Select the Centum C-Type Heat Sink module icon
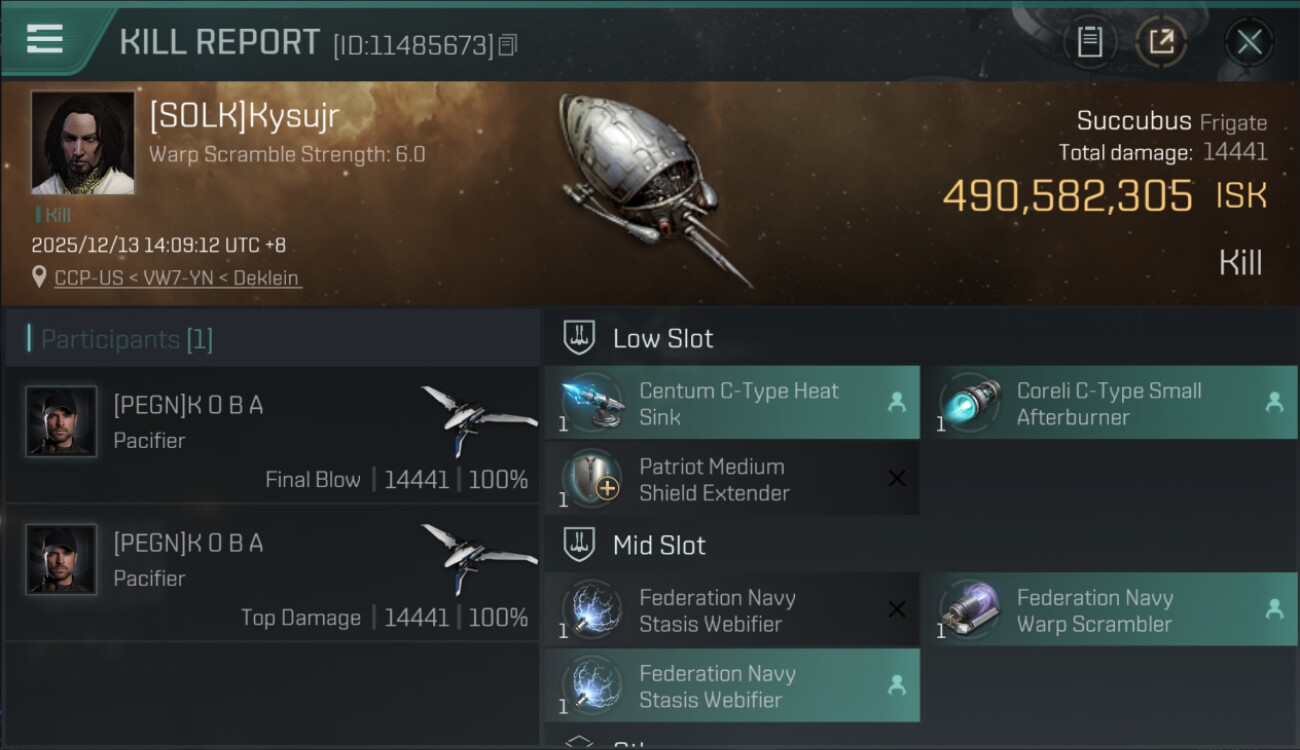Viewport: 1300px width, 750px height. point(593,403)
